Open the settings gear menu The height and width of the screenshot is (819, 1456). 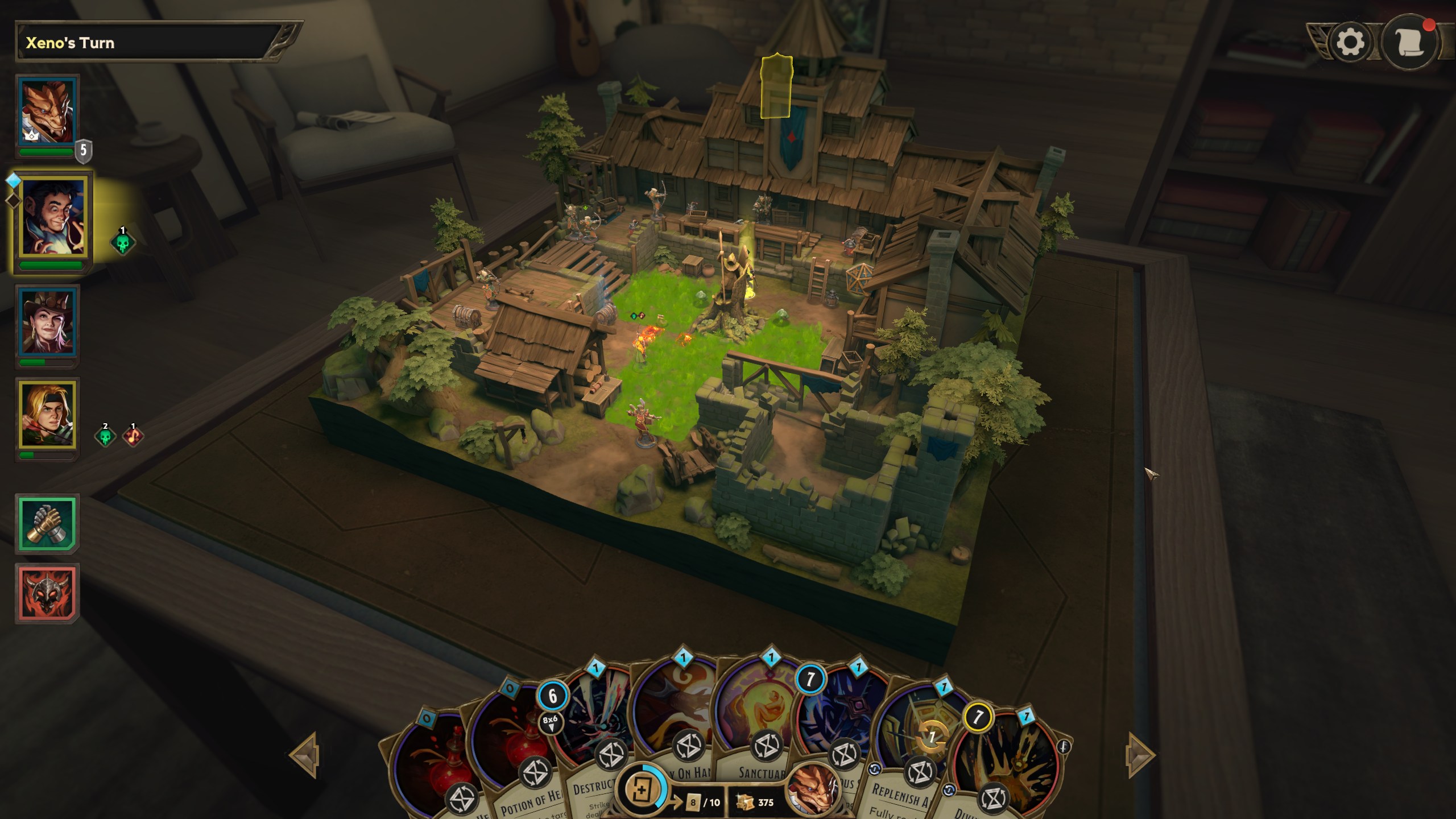tap(1350, 43)
